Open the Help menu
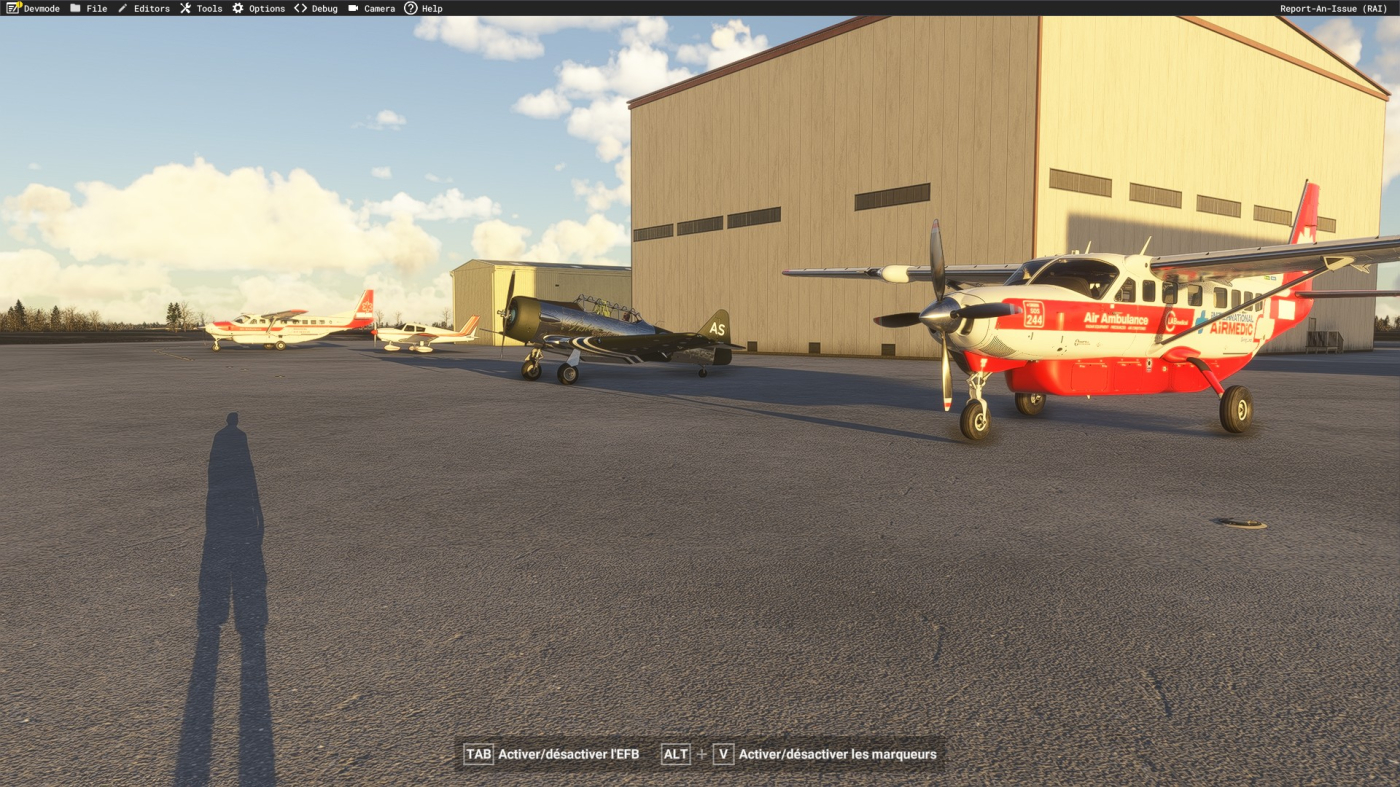1400x787 pixels. pyautogui.click(x=423, y=8)
